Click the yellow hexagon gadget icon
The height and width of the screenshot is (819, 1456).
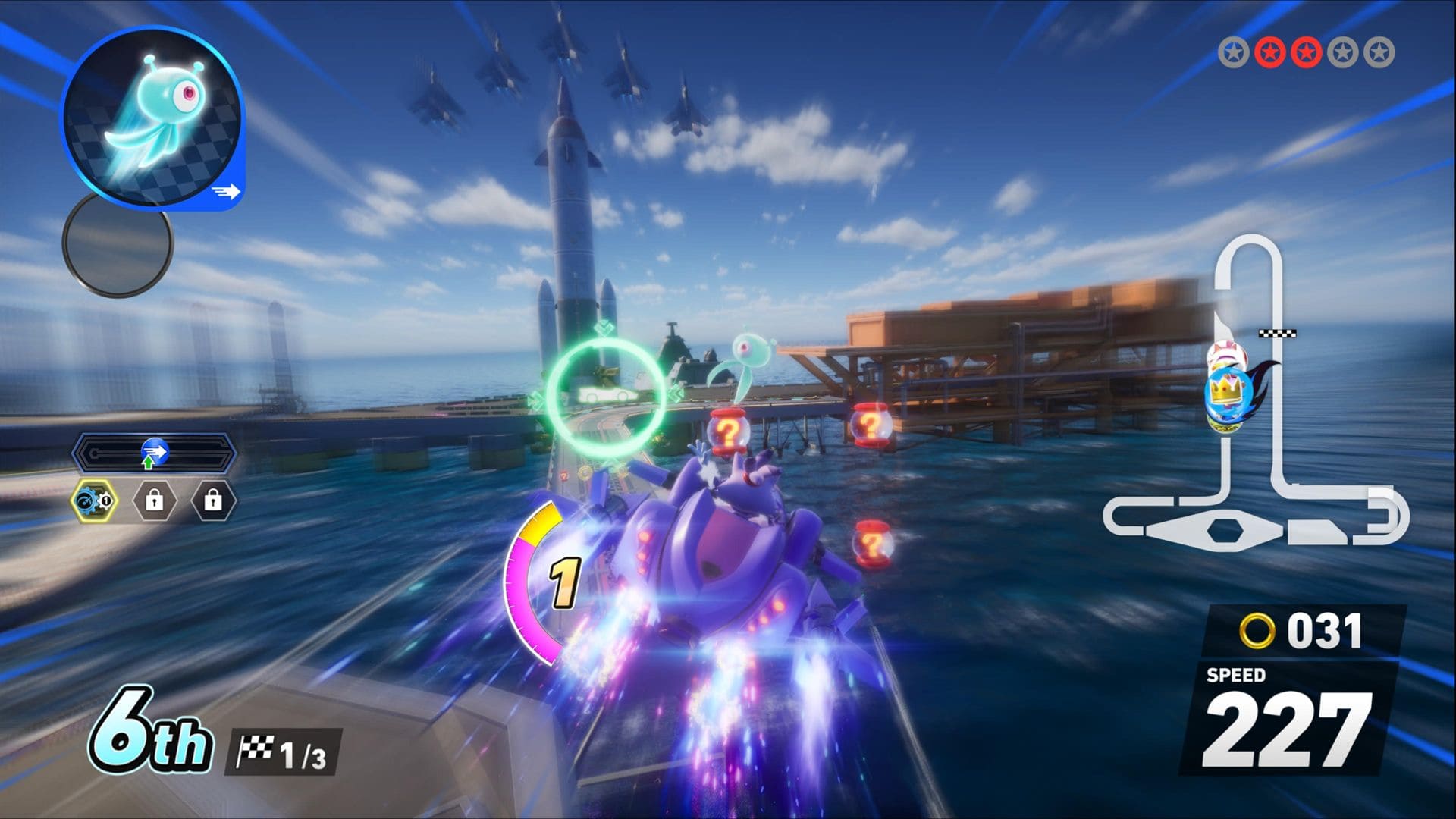tap(94, 500)
